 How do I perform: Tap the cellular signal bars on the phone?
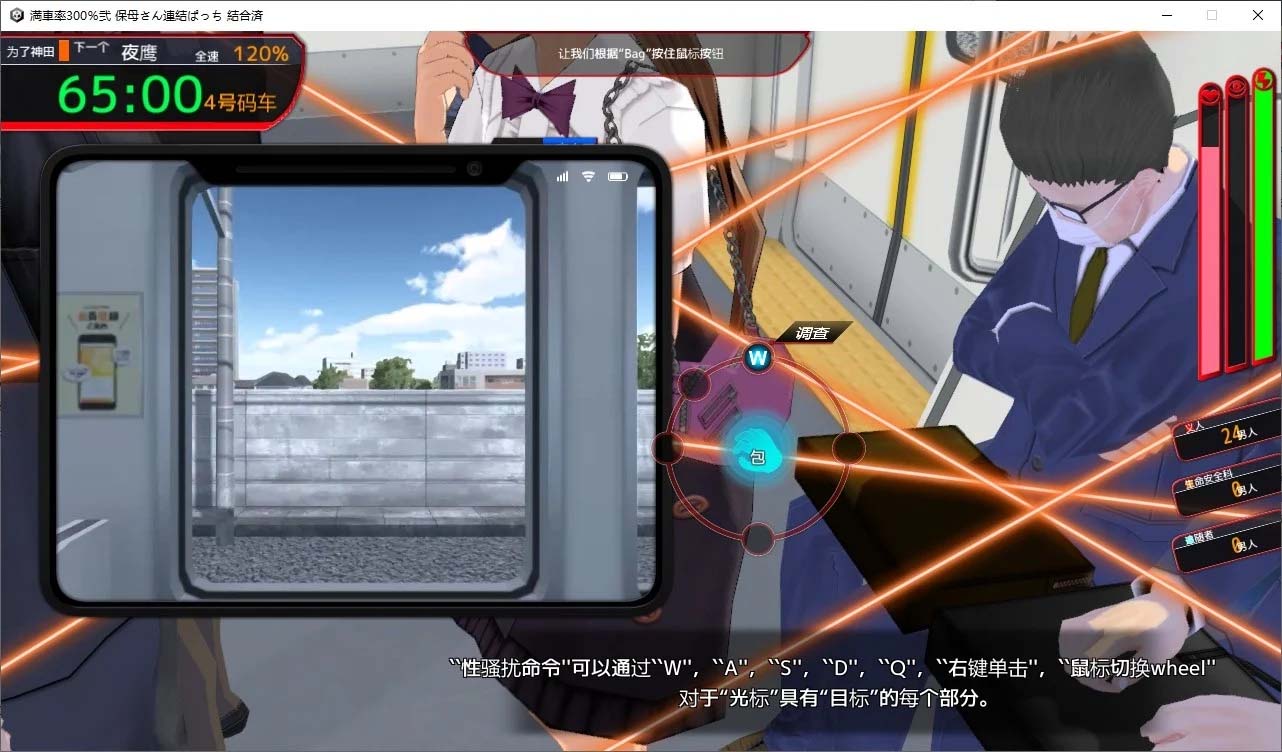563,175
